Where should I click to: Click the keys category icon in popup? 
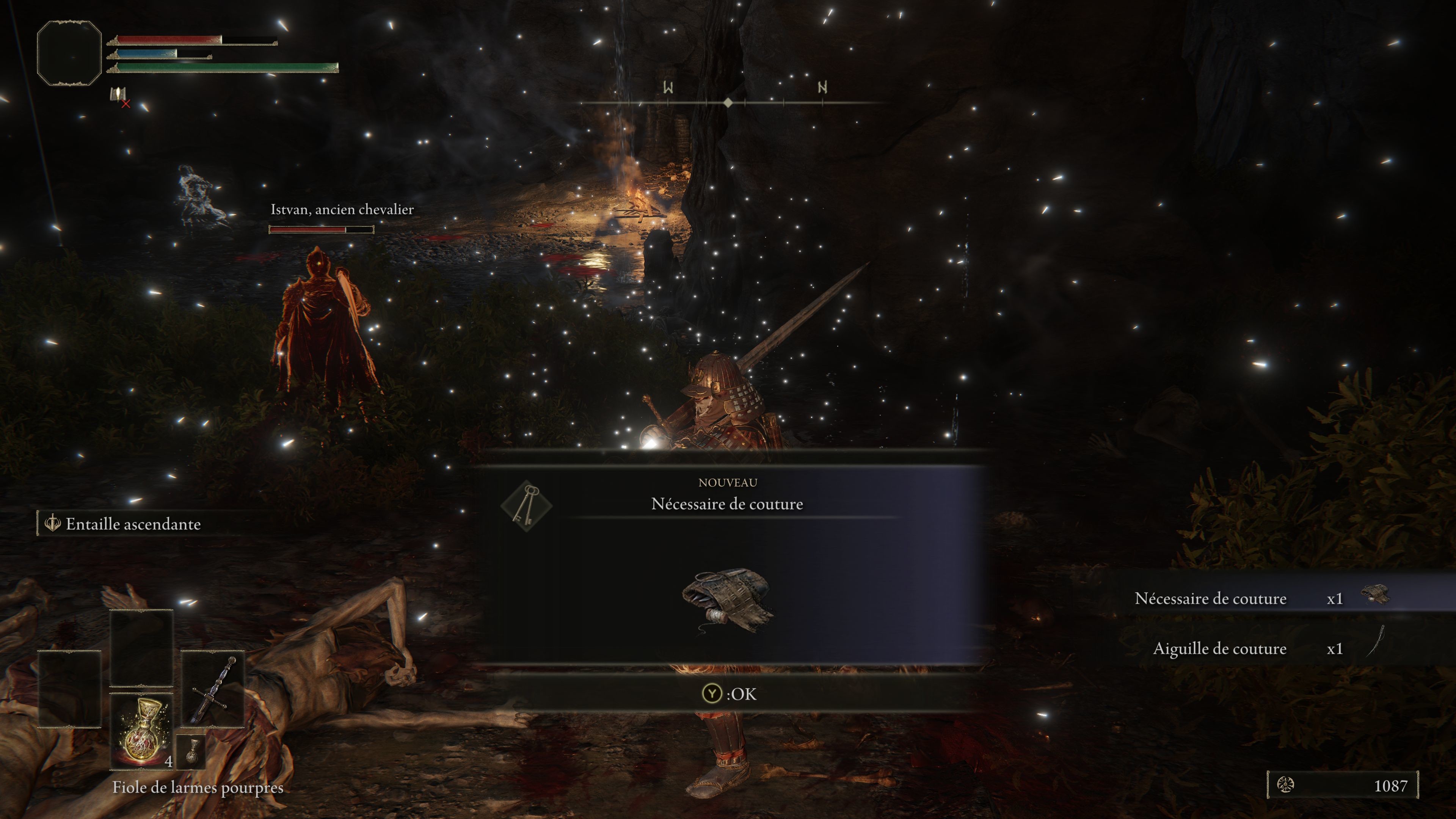coord(526,504)
